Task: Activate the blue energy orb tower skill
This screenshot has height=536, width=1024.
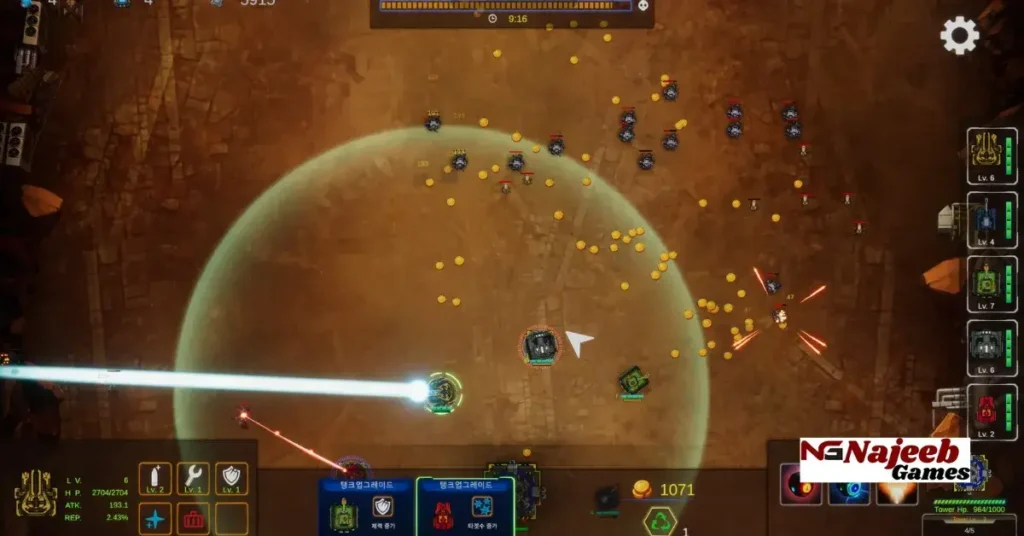Action: click(x=848, y=491)
